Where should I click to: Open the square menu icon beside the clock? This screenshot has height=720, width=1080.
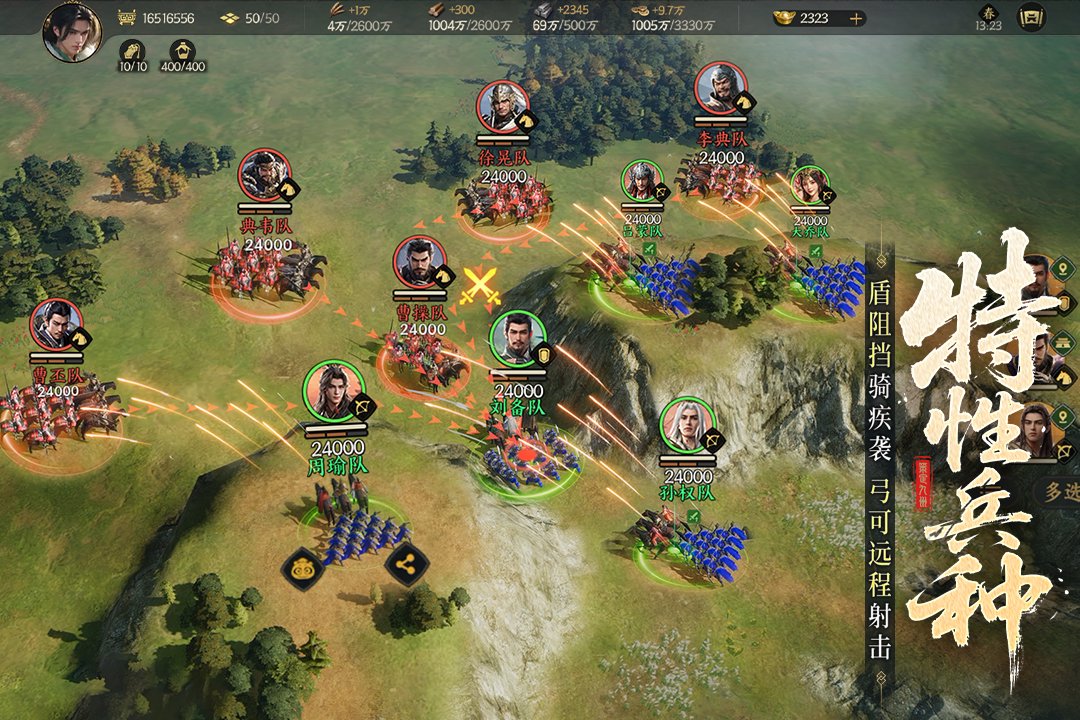(x=1031, y=18)
